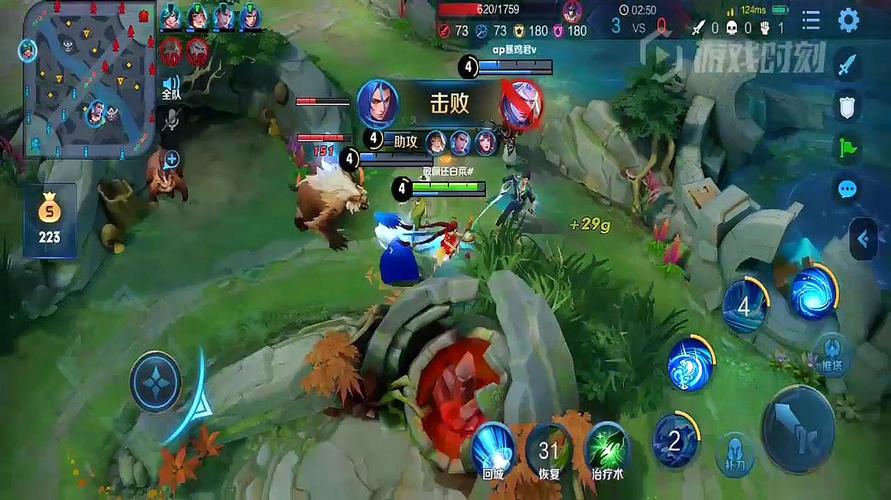Cast the blue swirl vortex ability

(814, 291)
